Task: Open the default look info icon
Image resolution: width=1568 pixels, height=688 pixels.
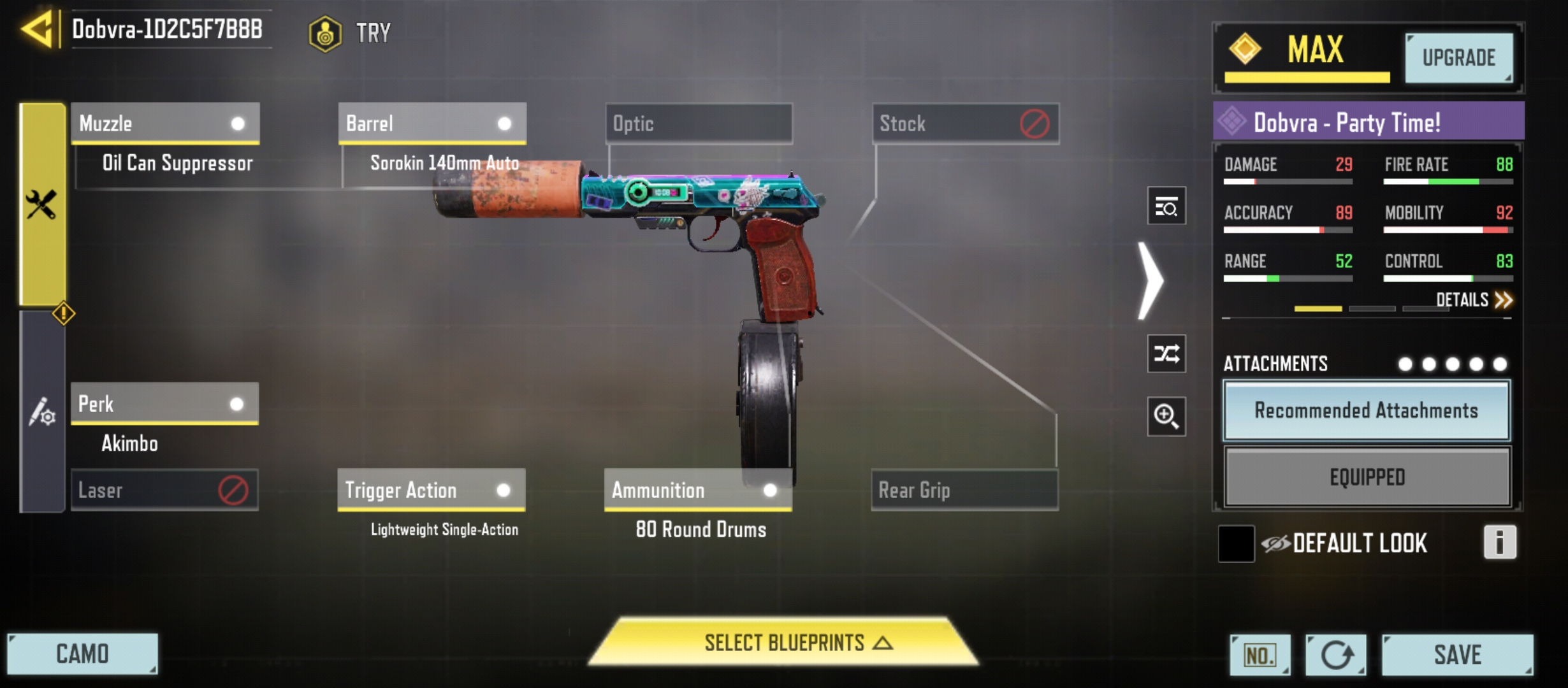Action: pos(1499,543)
